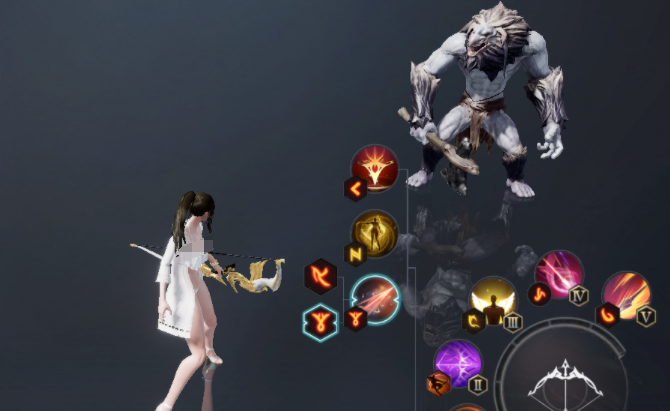Use the pink arrow streak skill IV
Viewport: 670px width, 411px height.
pos(559,275)
